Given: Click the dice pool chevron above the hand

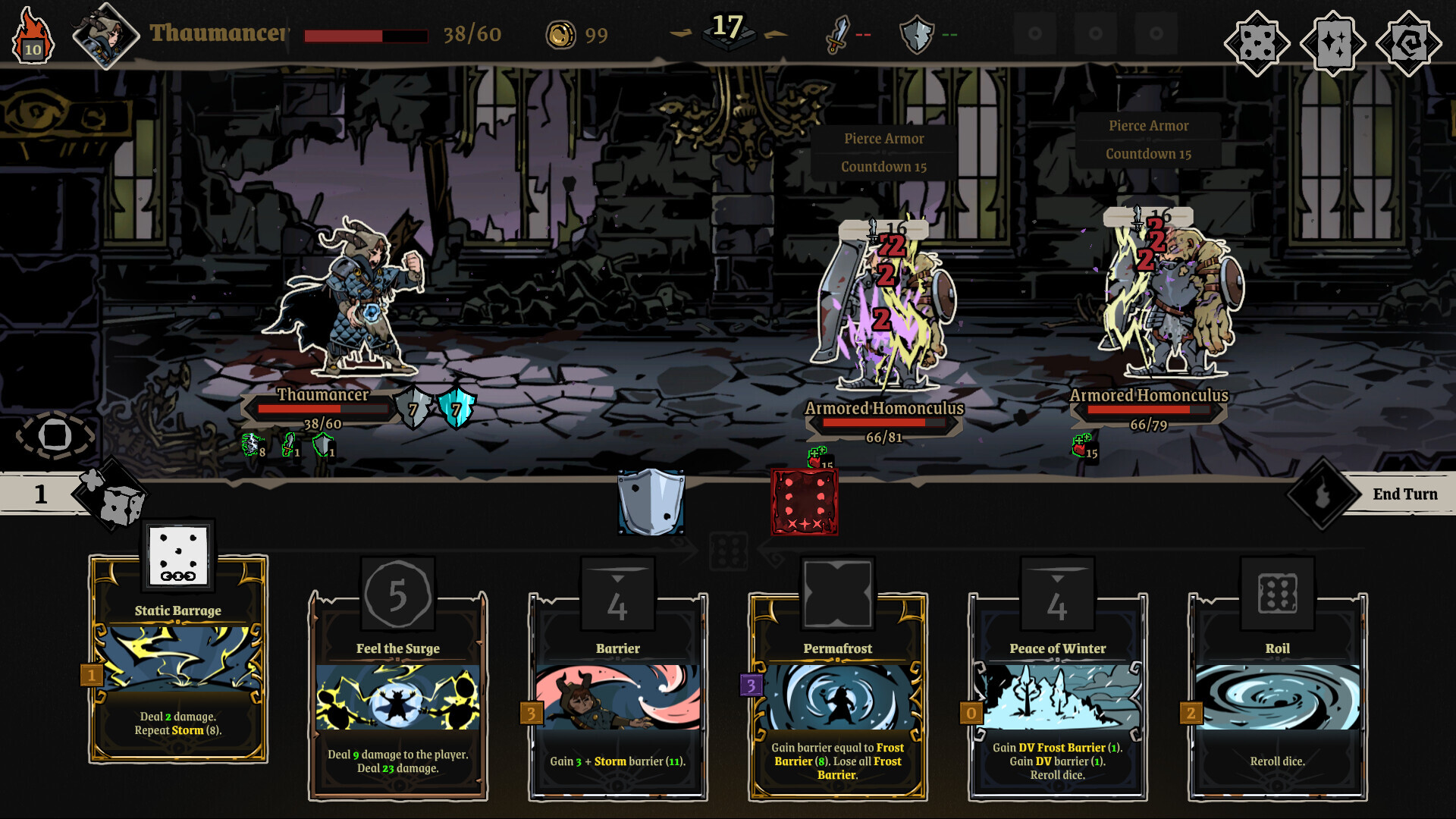Looking at the screenshot, I should [730, 550].
